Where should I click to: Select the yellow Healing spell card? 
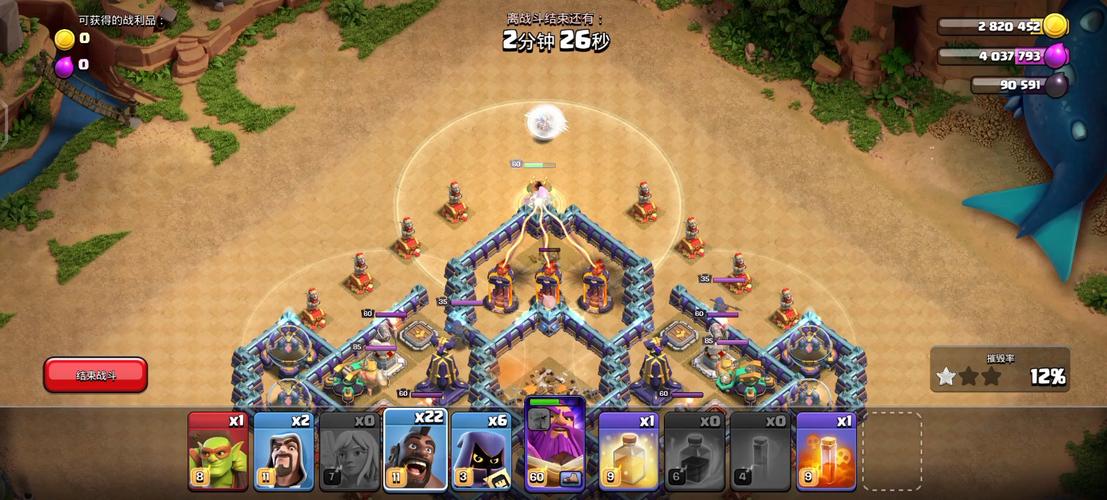point(629,451)
